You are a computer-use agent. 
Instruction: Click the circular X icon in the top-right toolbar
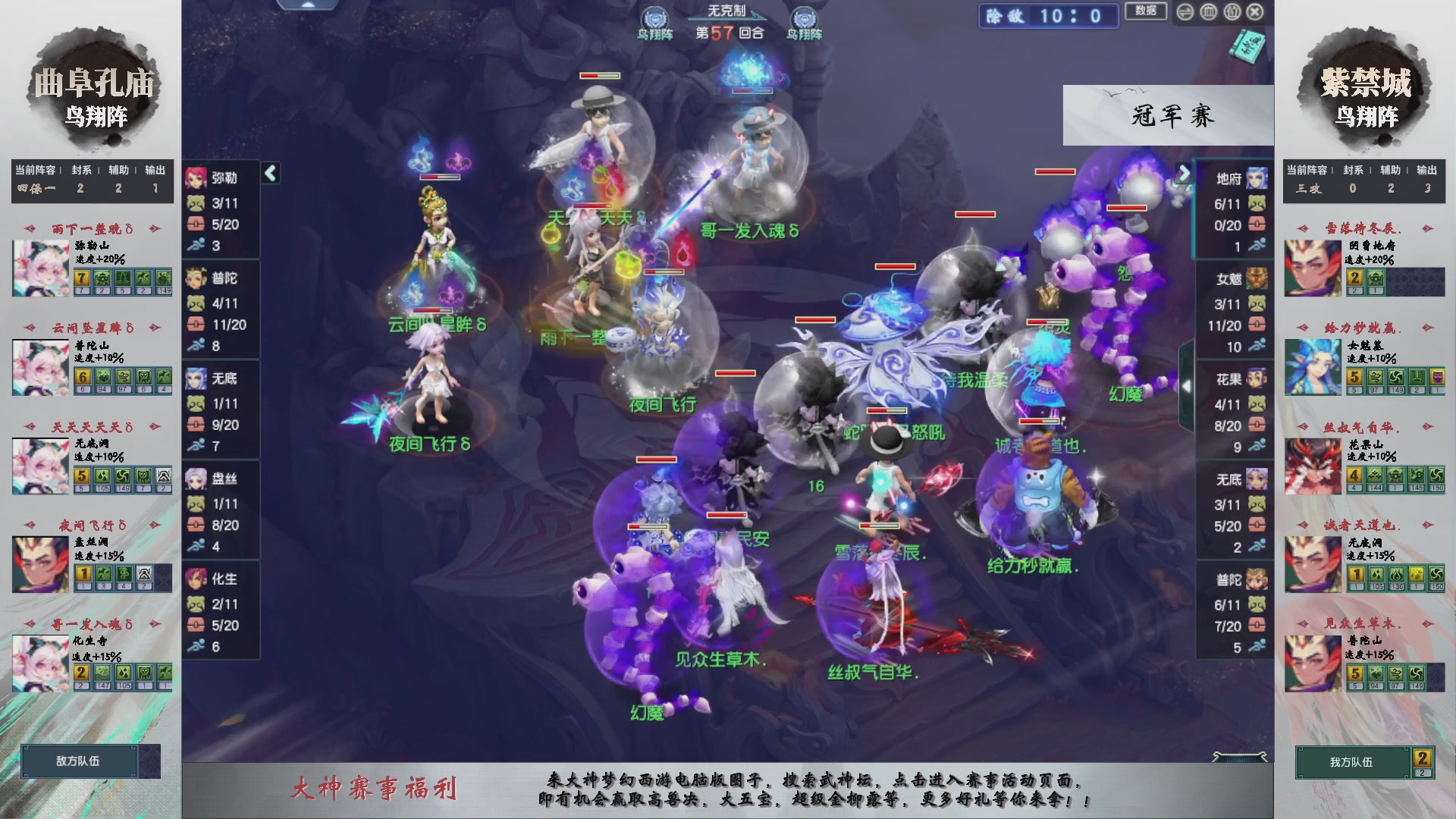pyautogui.click(x=1254, y=12)
